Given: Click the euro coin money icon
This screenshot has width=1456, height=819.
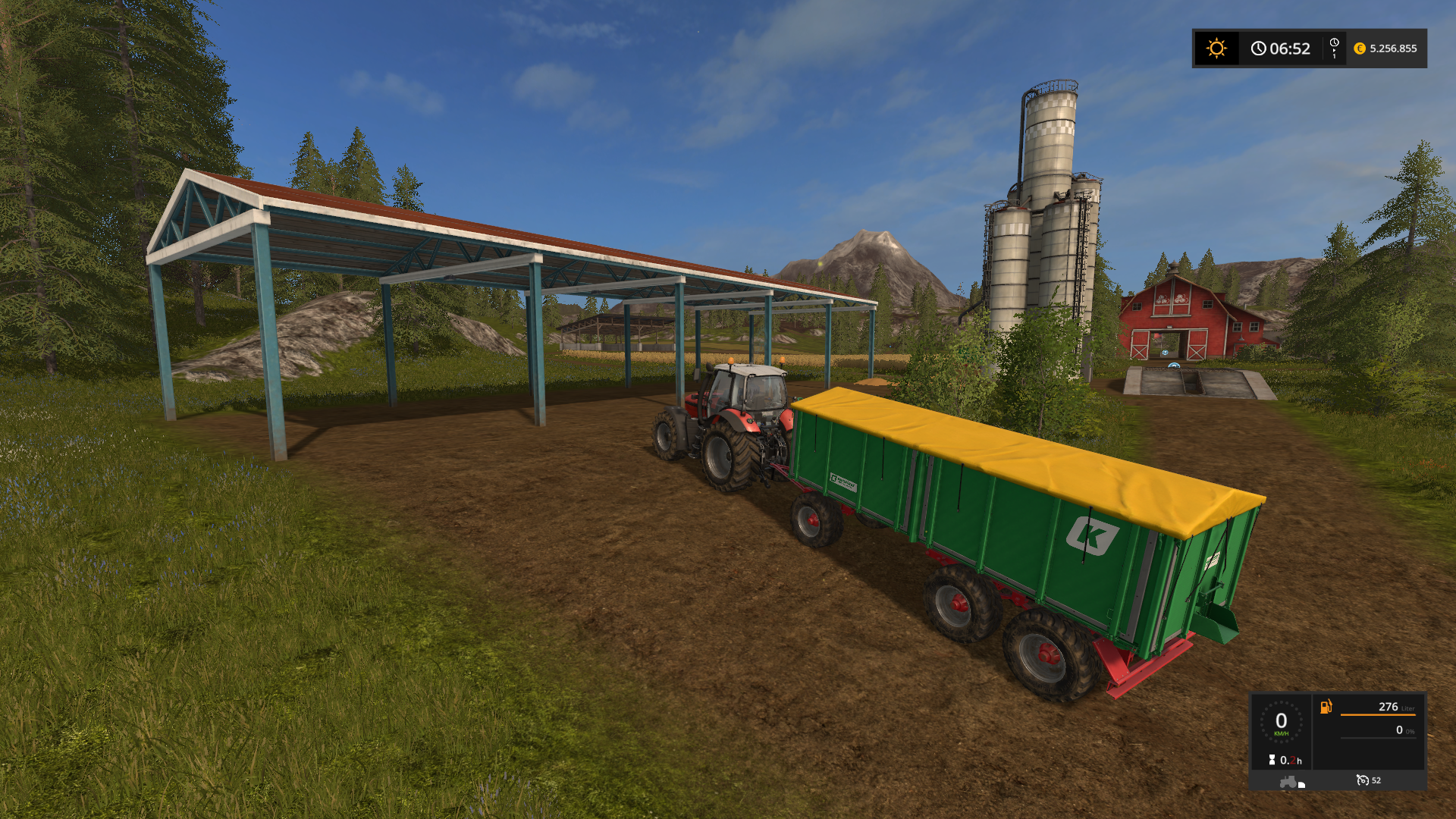Looking at the screenshot, I should tap(1360, 49).
